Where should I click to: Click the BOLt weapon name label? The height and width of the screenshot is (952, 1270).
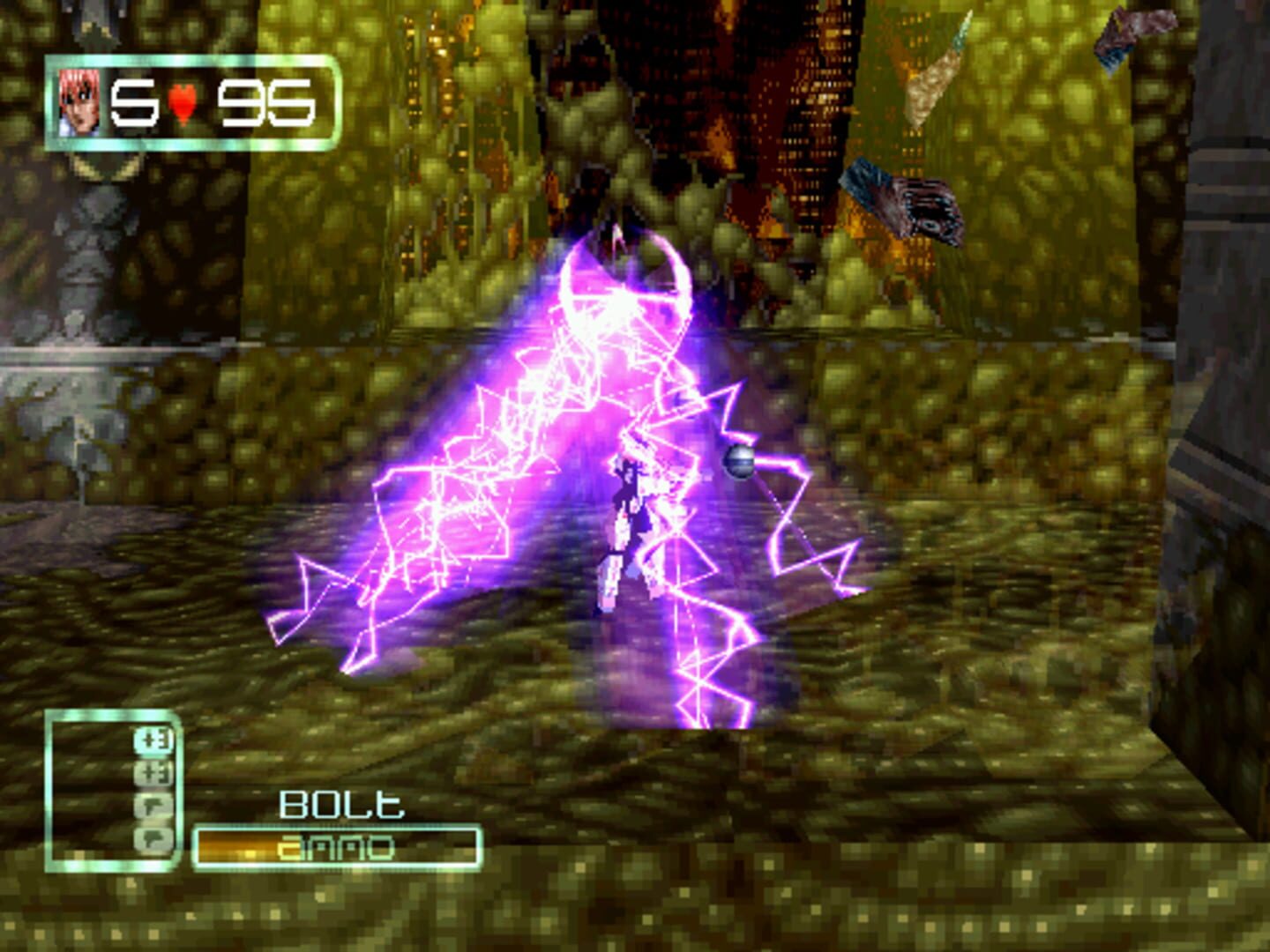pyautogui.click(x=340, y=804)
